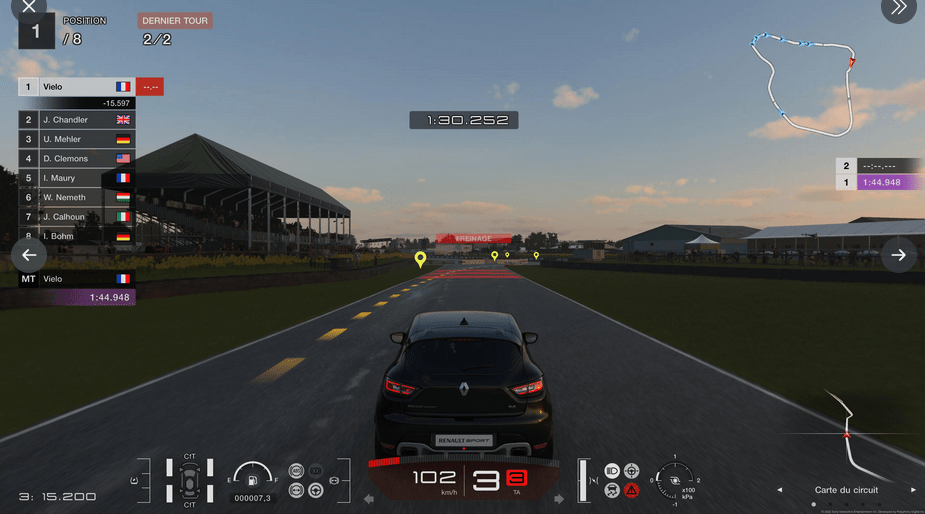Select Vielo's first-place leaderboard row
Image resolution: width=925 pixels, height=514 pixels.
[76, 87]
